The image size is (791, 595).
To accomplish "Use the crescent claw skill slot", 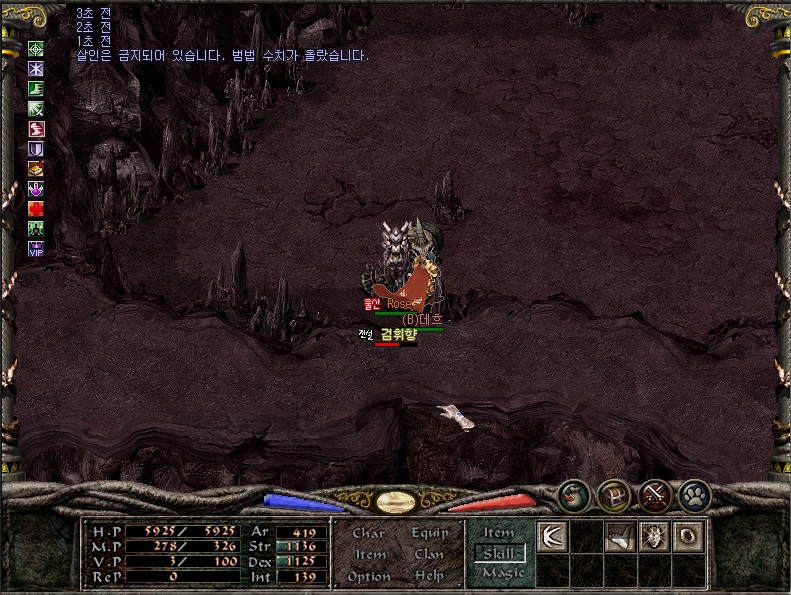I will 552,536.
